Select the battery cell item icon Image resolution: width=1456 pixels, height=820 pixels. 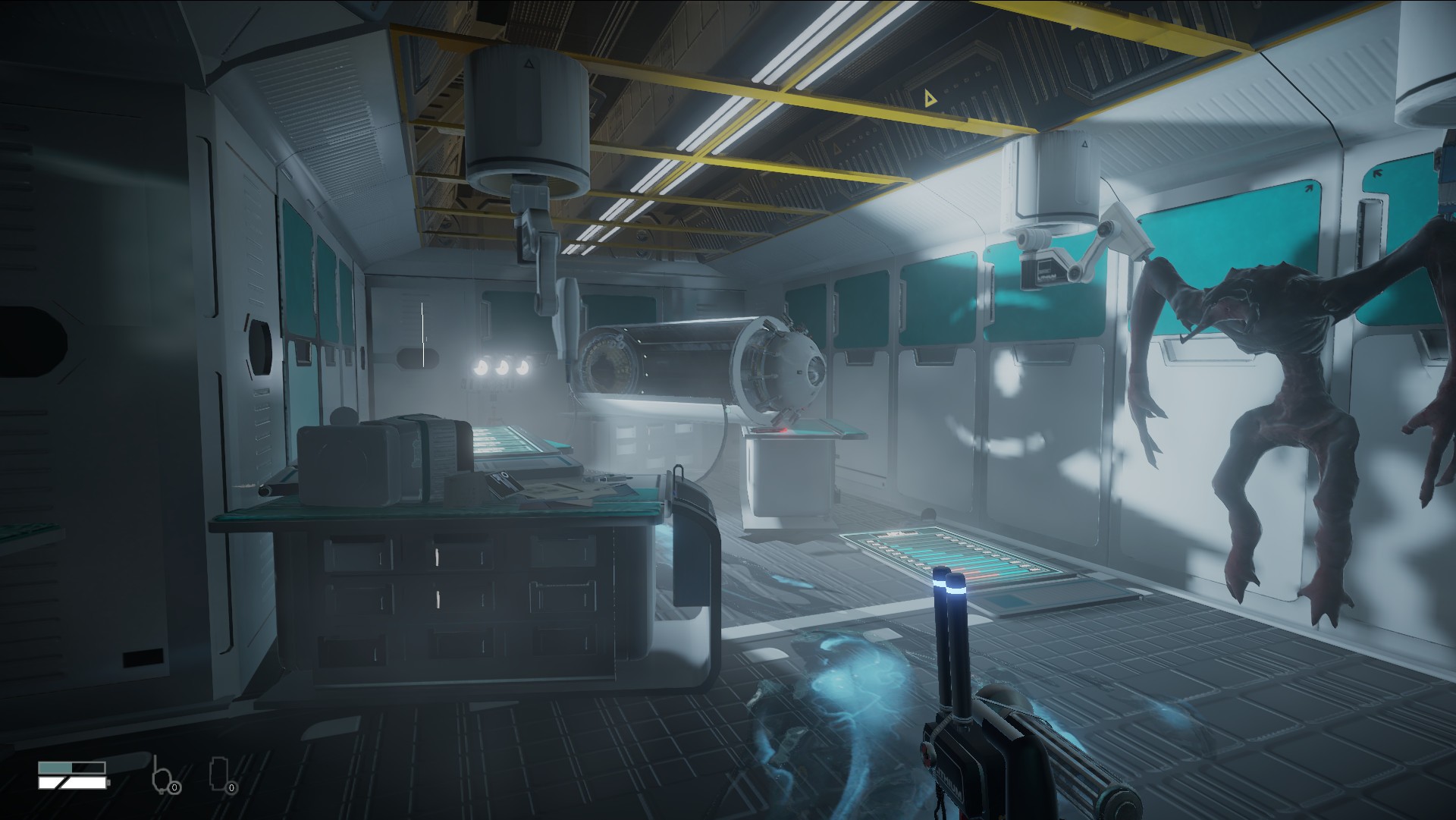[x=219, y=774]
